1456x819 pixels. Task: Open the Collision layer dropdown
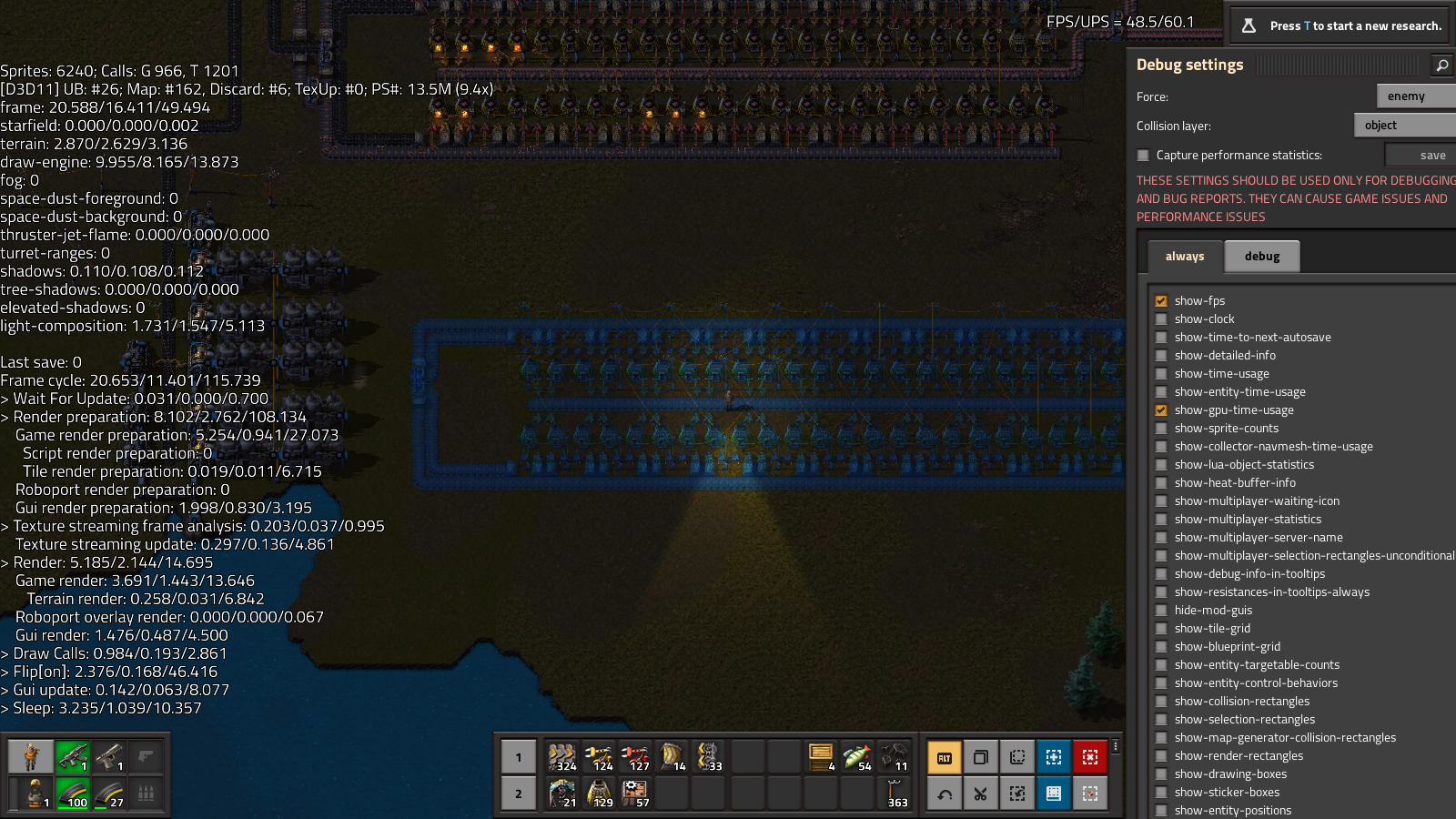click(1404, 126)
